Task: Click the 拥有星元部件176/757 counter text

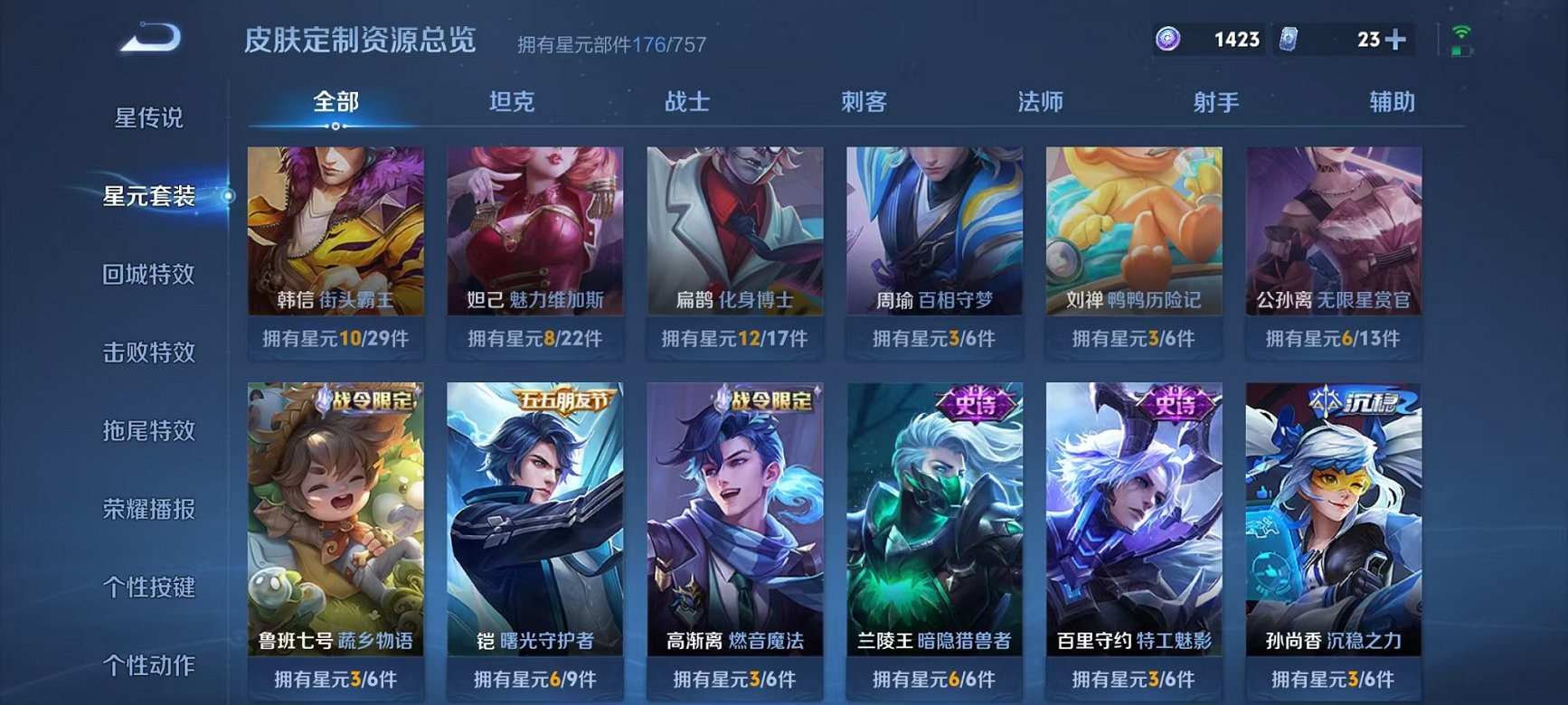Action: [615, 42]
